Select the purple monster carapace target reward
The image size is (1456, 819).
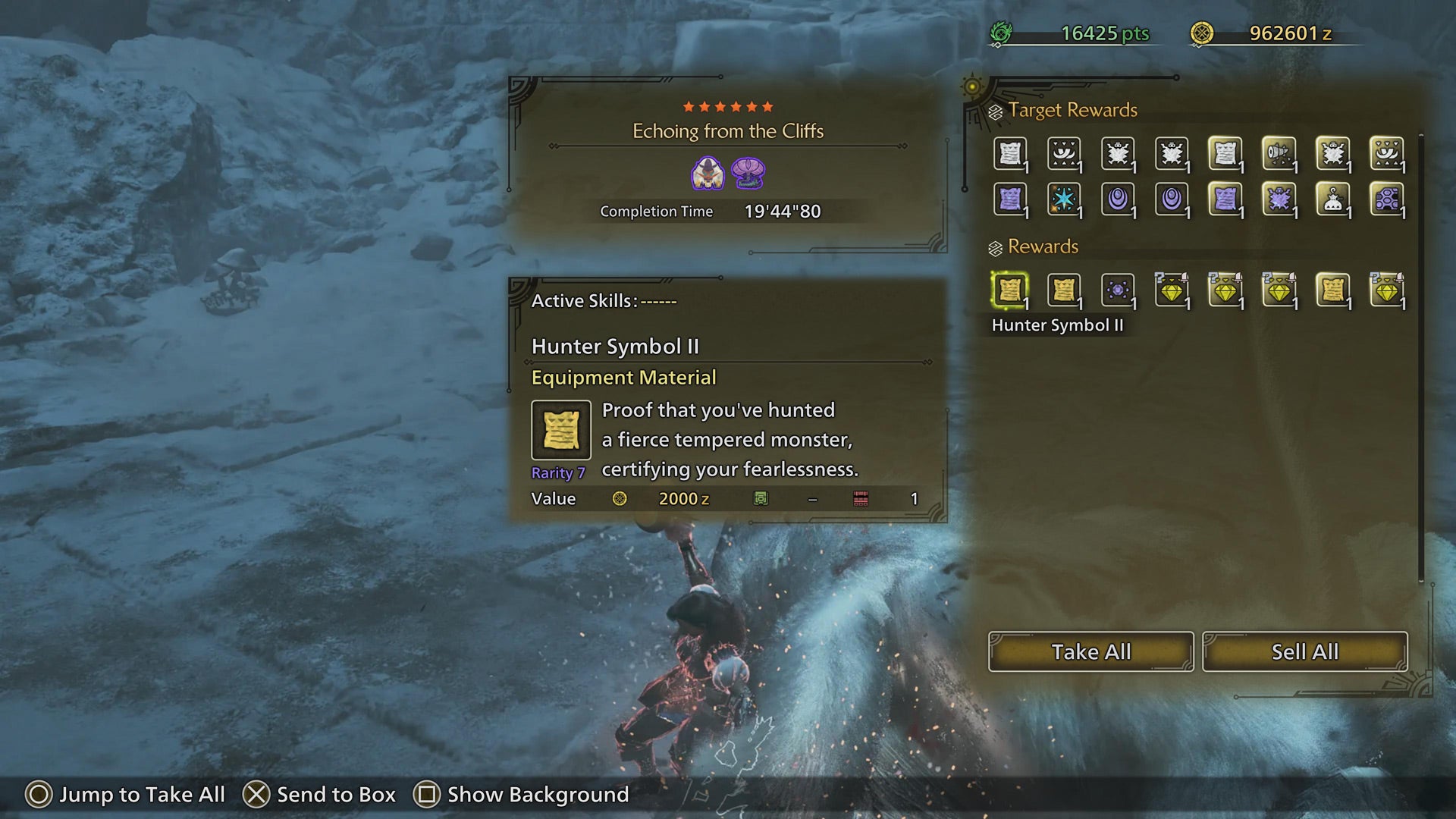click(1280, 199)
